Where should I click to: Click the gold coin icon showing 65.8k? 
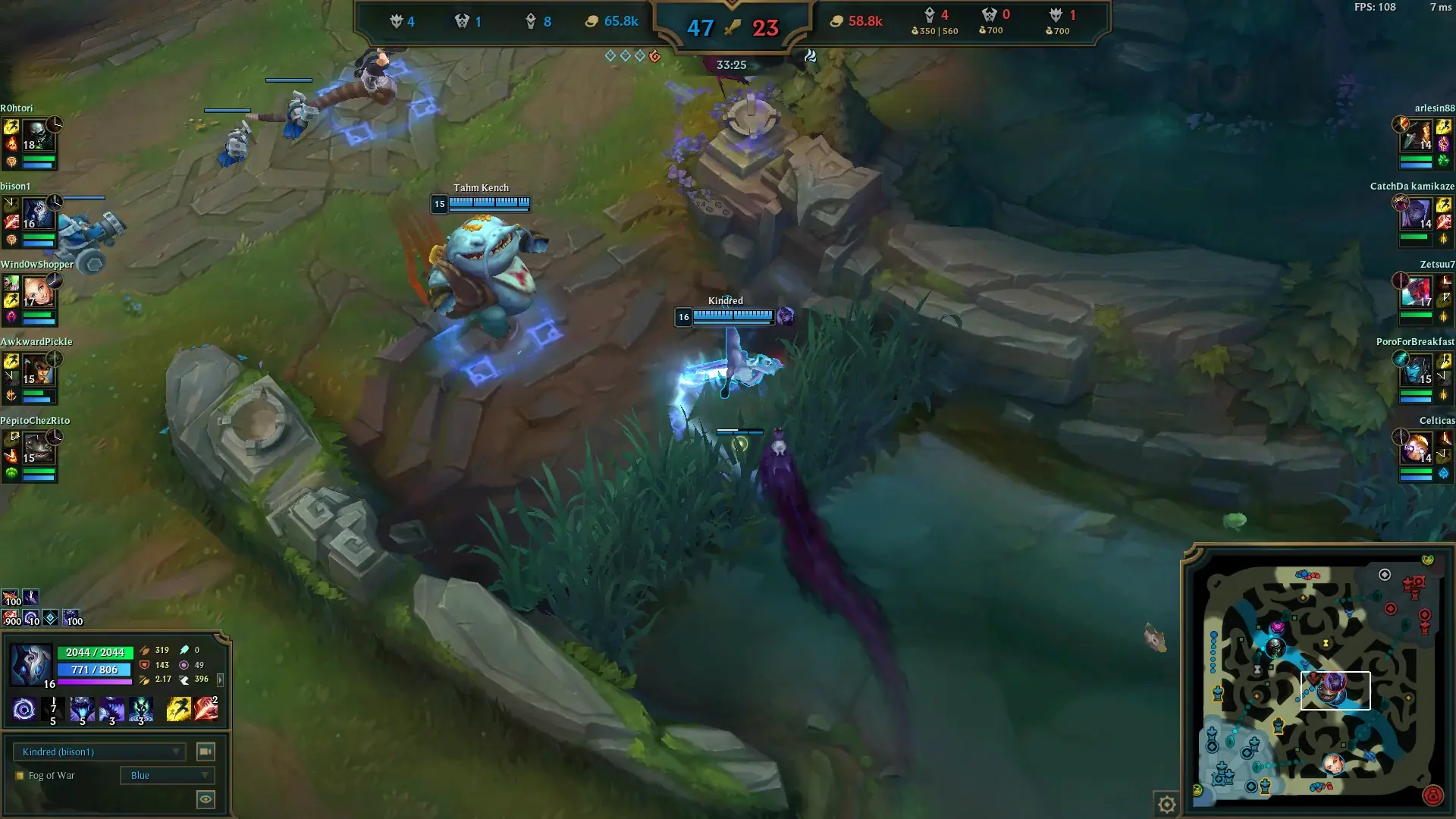[591, 21]
